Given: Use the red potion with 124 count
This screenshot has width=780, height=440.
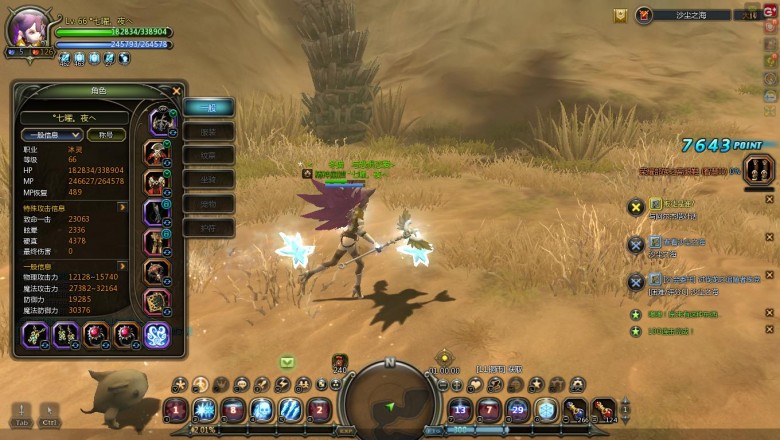Looking at the screenshot, I should pos(603,410).
